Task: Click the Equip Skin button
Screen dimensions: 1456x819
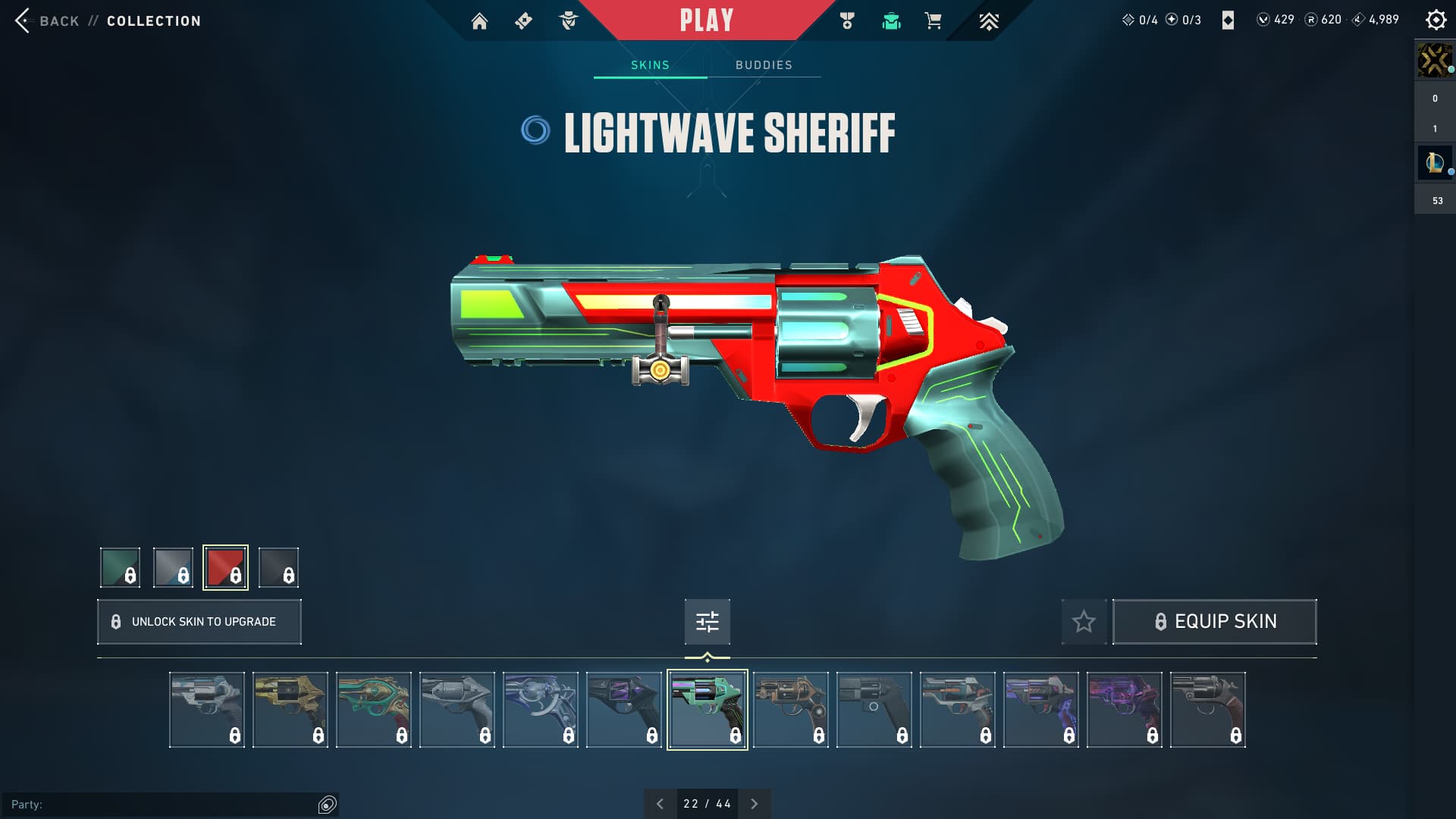Action: (1214, 622)
